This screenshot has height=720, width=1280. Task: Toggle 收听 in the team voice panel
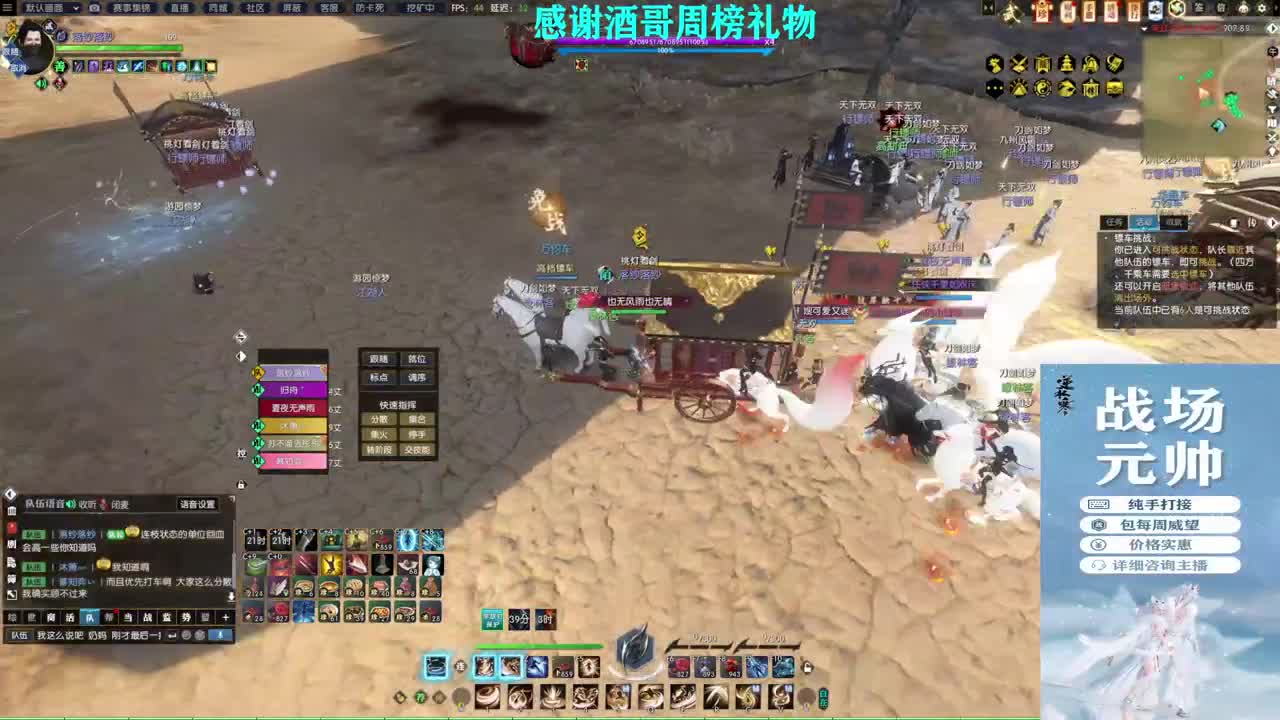coord(90,503)
